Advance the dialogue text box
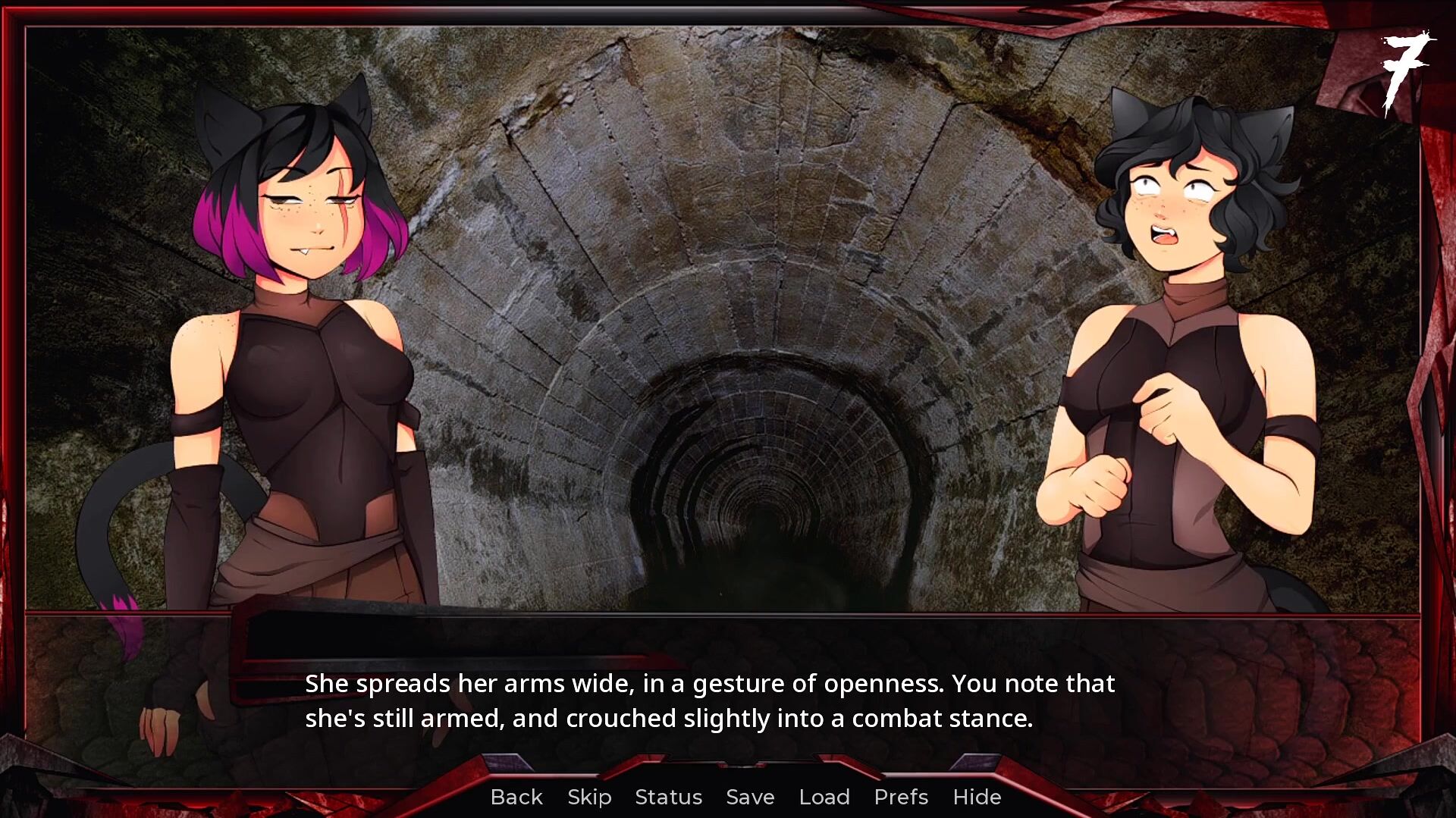1456x818 pixels. [x=709, y=701]
